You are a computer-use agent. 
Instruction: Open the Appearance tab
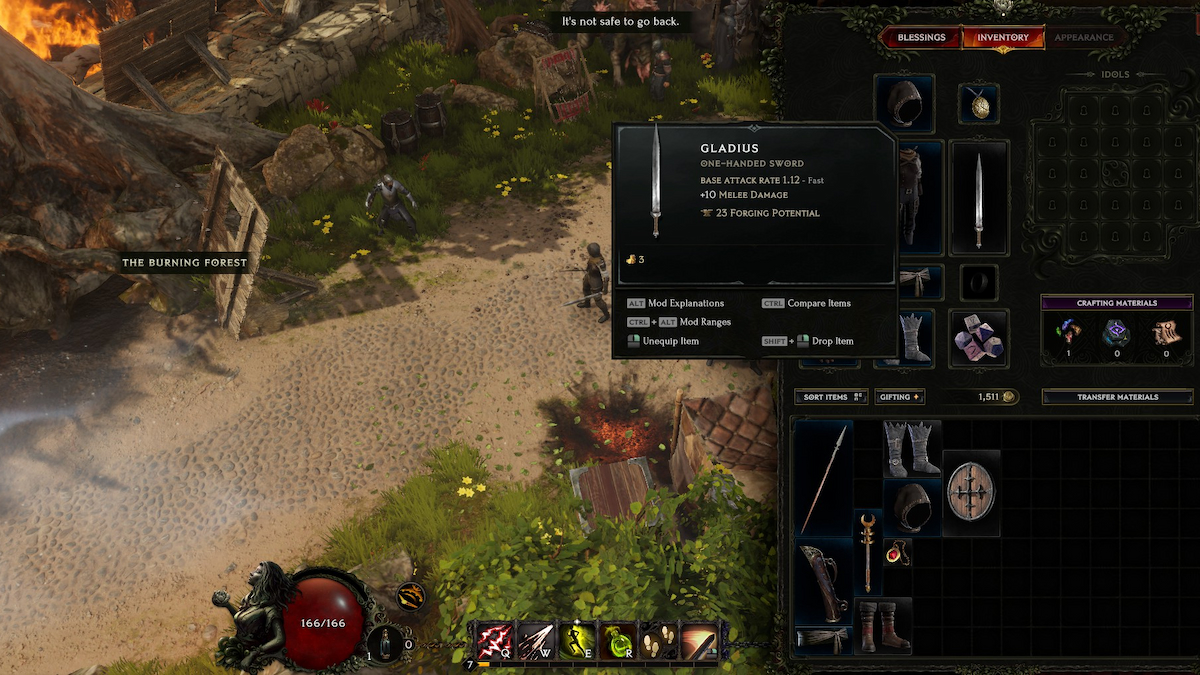coord(1084,38)
